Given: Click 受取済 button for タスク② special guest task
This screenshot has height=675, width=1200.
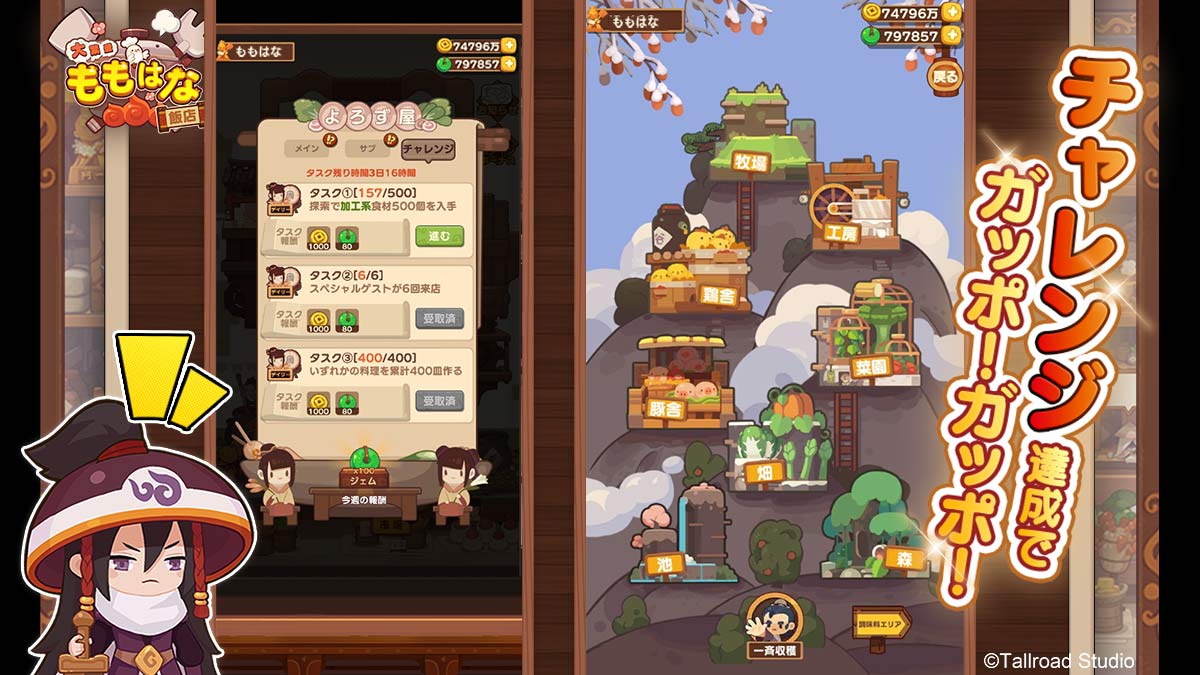Looking at the screenshot, I should (439, 319).
